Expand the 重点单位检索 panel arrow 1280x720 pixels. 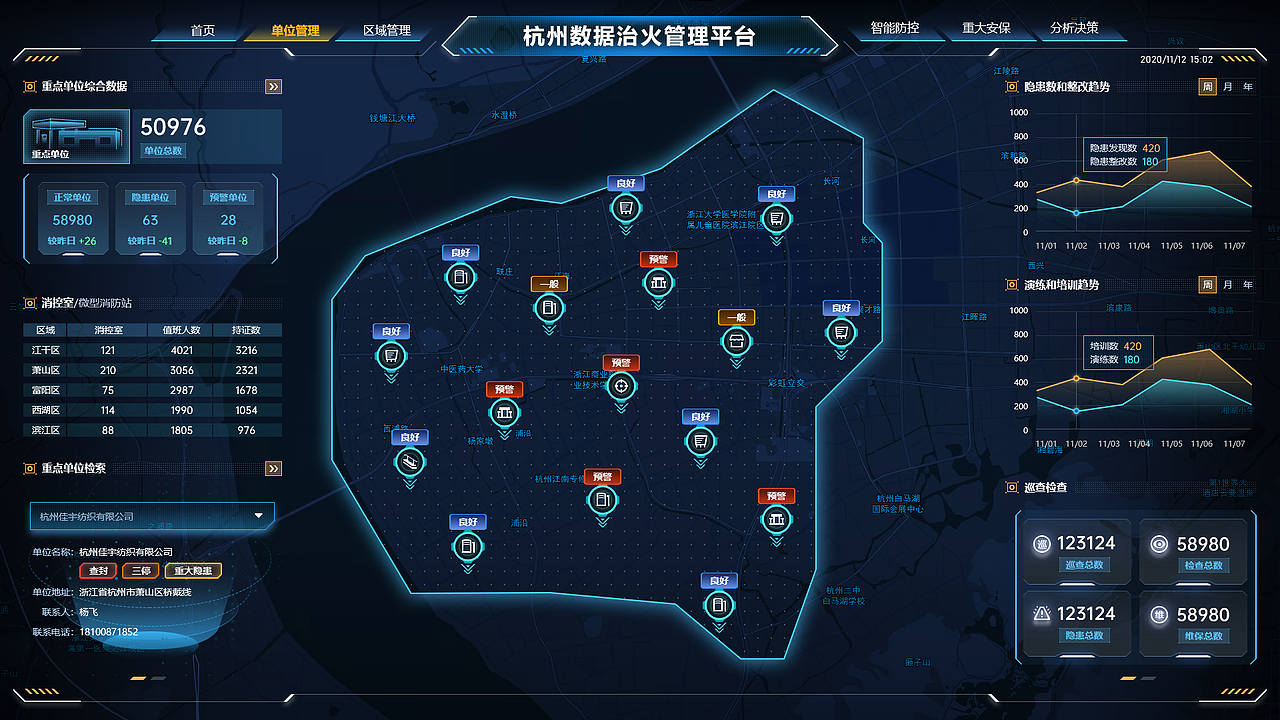coord(272,467)
